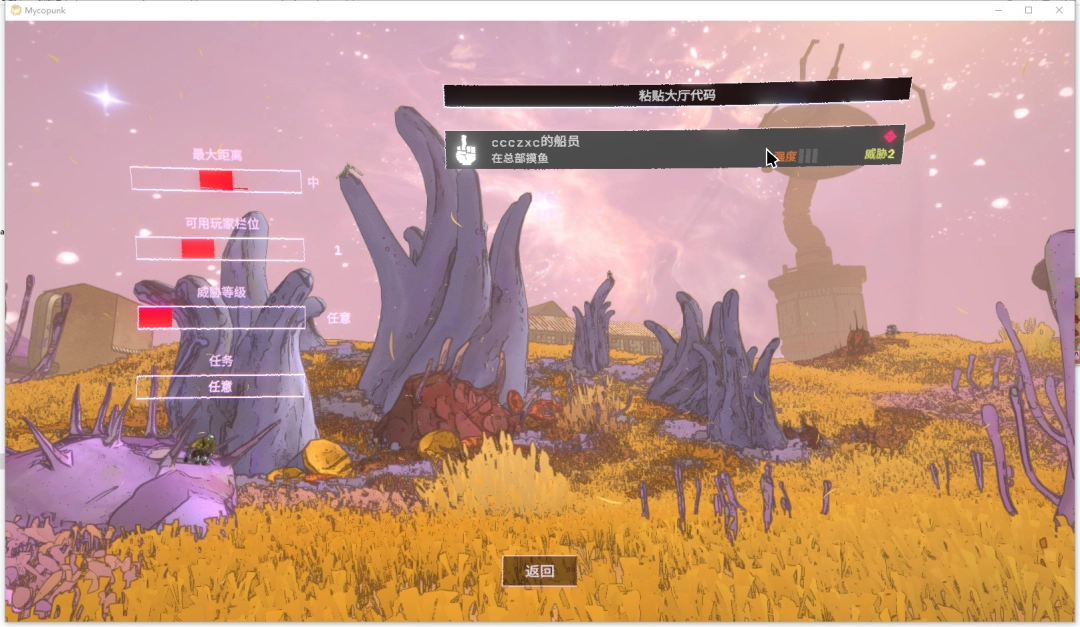Go back with the 返回 button
The image size is (1080, 627).
539,571
